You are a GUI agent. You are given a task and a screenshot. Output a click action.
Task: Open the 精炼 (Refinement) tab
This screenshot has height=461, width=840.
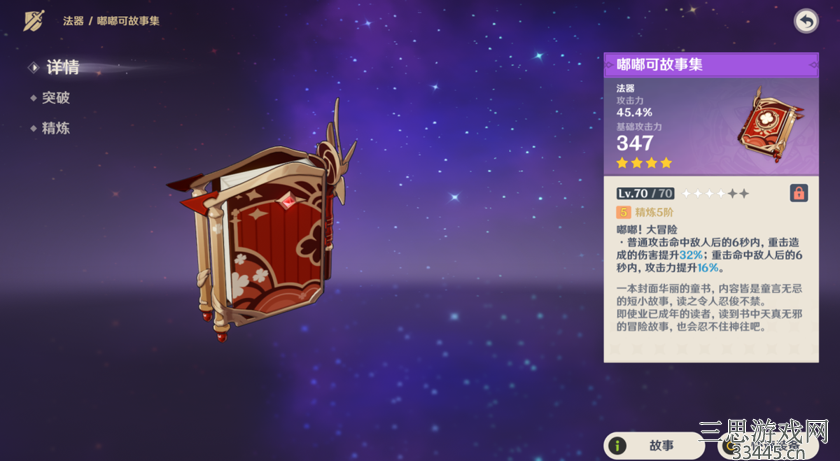pos(56,128)
